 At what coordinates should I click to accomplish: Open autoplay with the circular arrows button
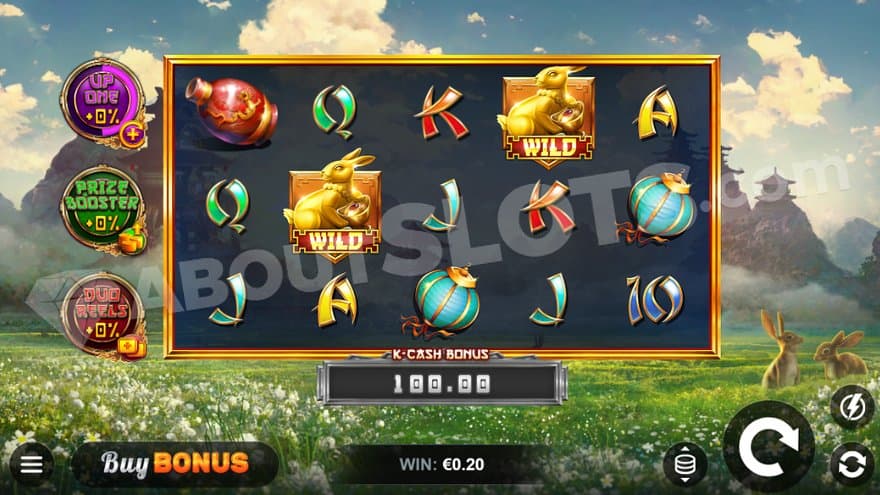point(851,464)
